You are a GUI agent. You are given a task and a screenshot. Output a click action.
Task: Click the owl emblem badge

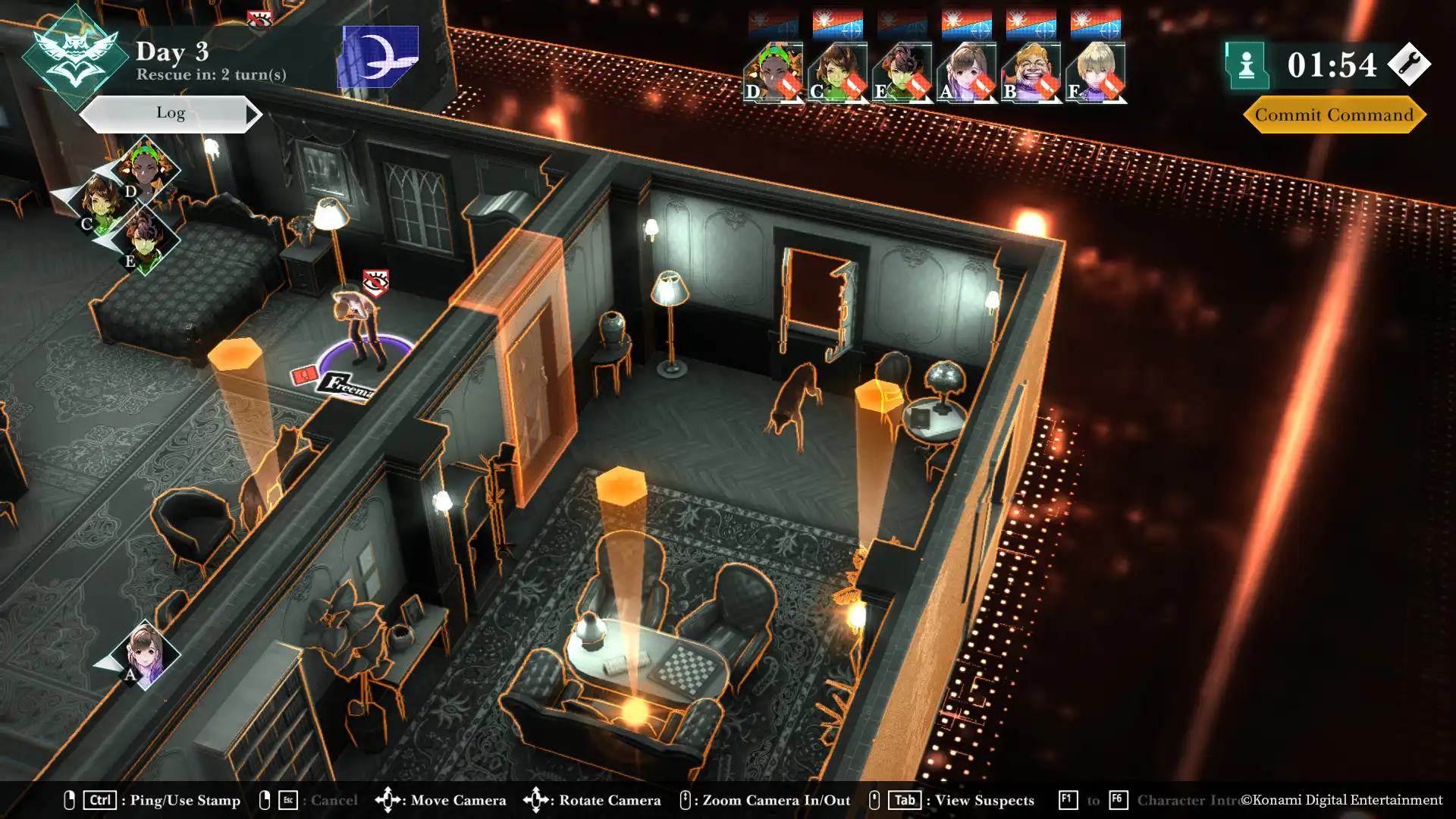[74, 57]
